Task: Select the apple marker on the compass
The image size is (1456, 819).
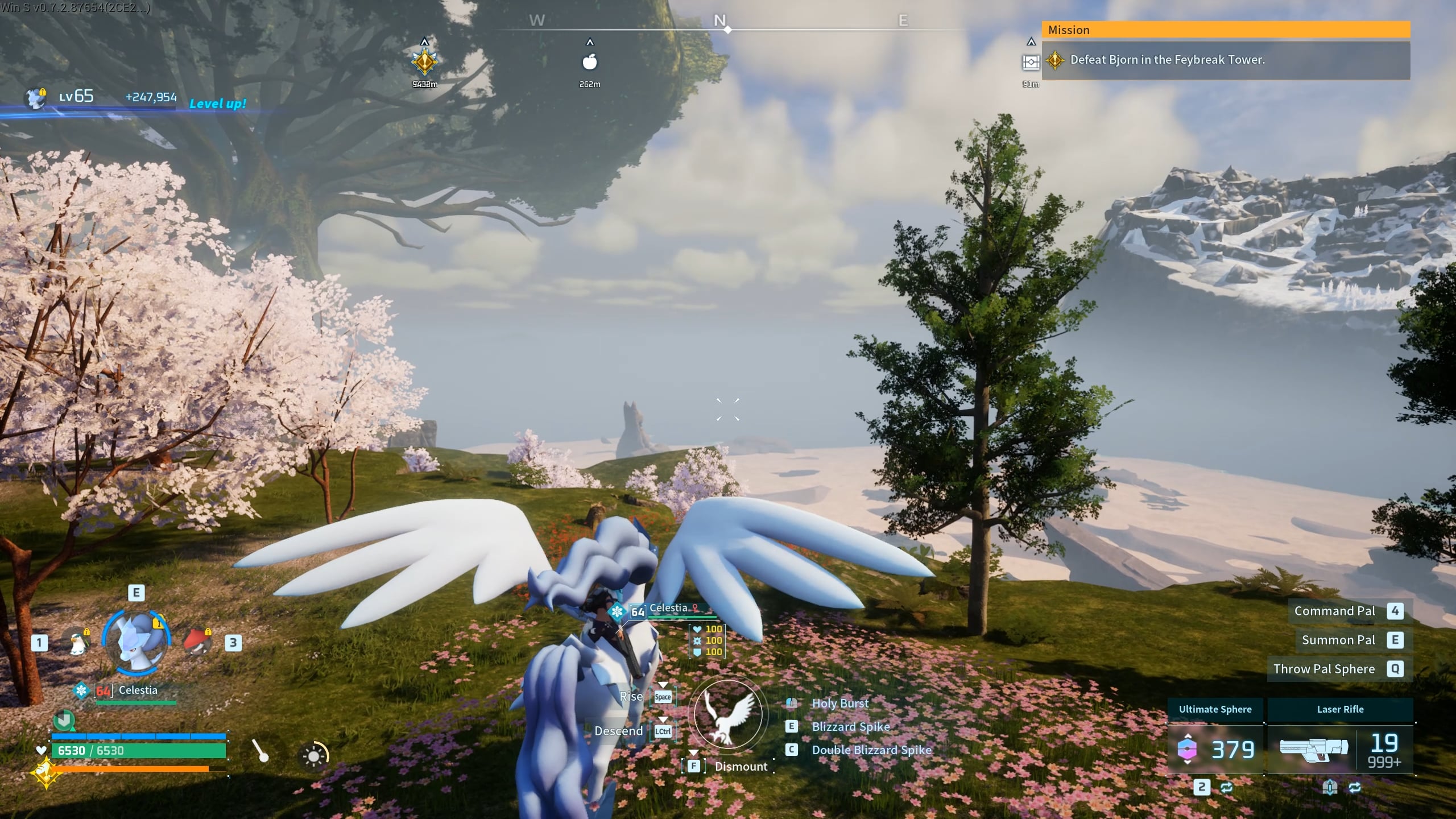Action: pos(590,61)
